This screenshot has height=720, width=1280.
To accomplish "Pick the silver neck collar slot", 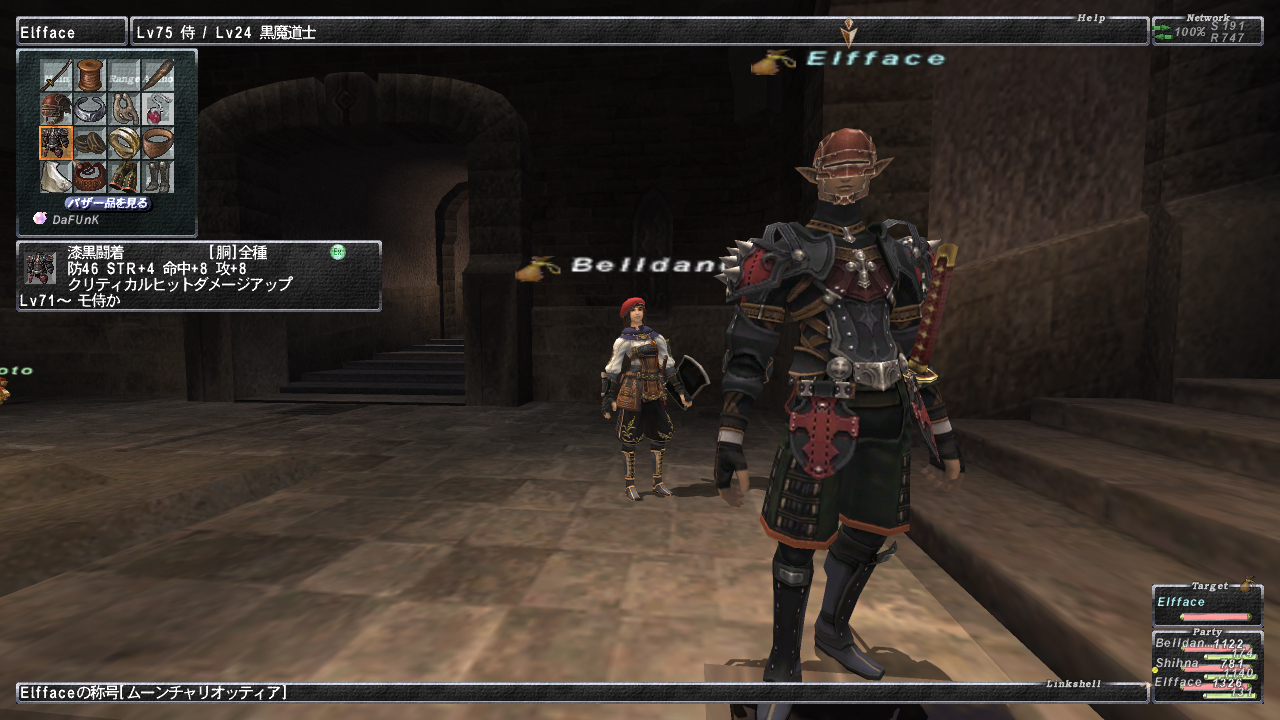I will (x=90, y=109).
